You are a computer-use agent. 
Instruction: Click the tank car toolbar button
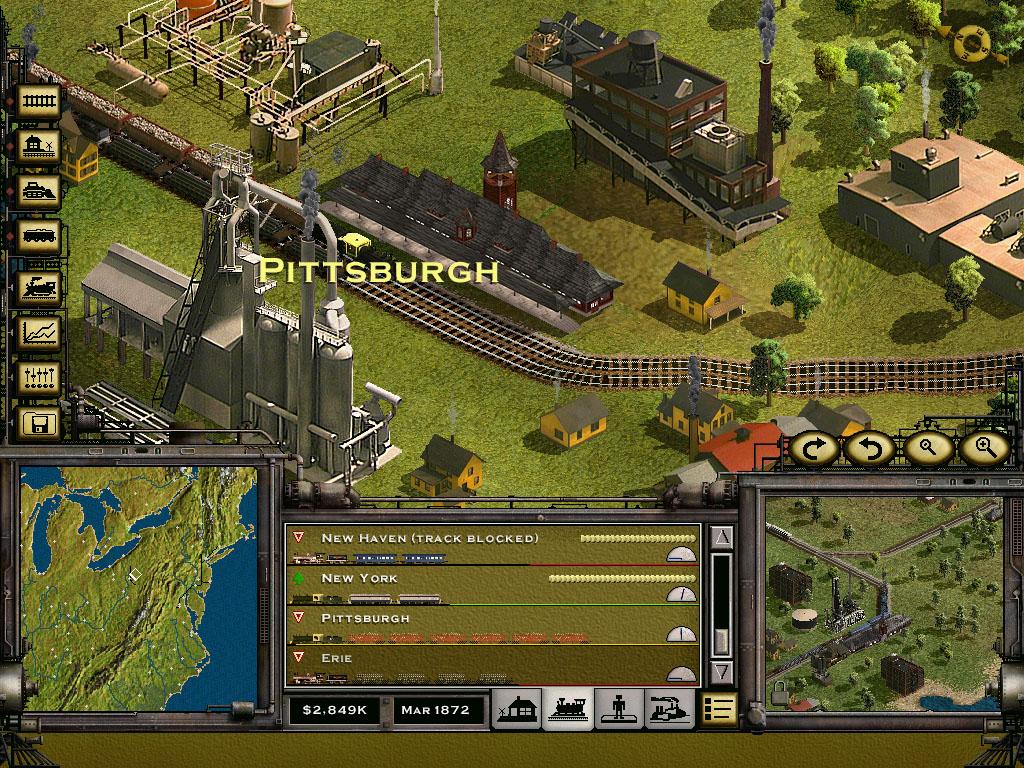coord(40,240)
